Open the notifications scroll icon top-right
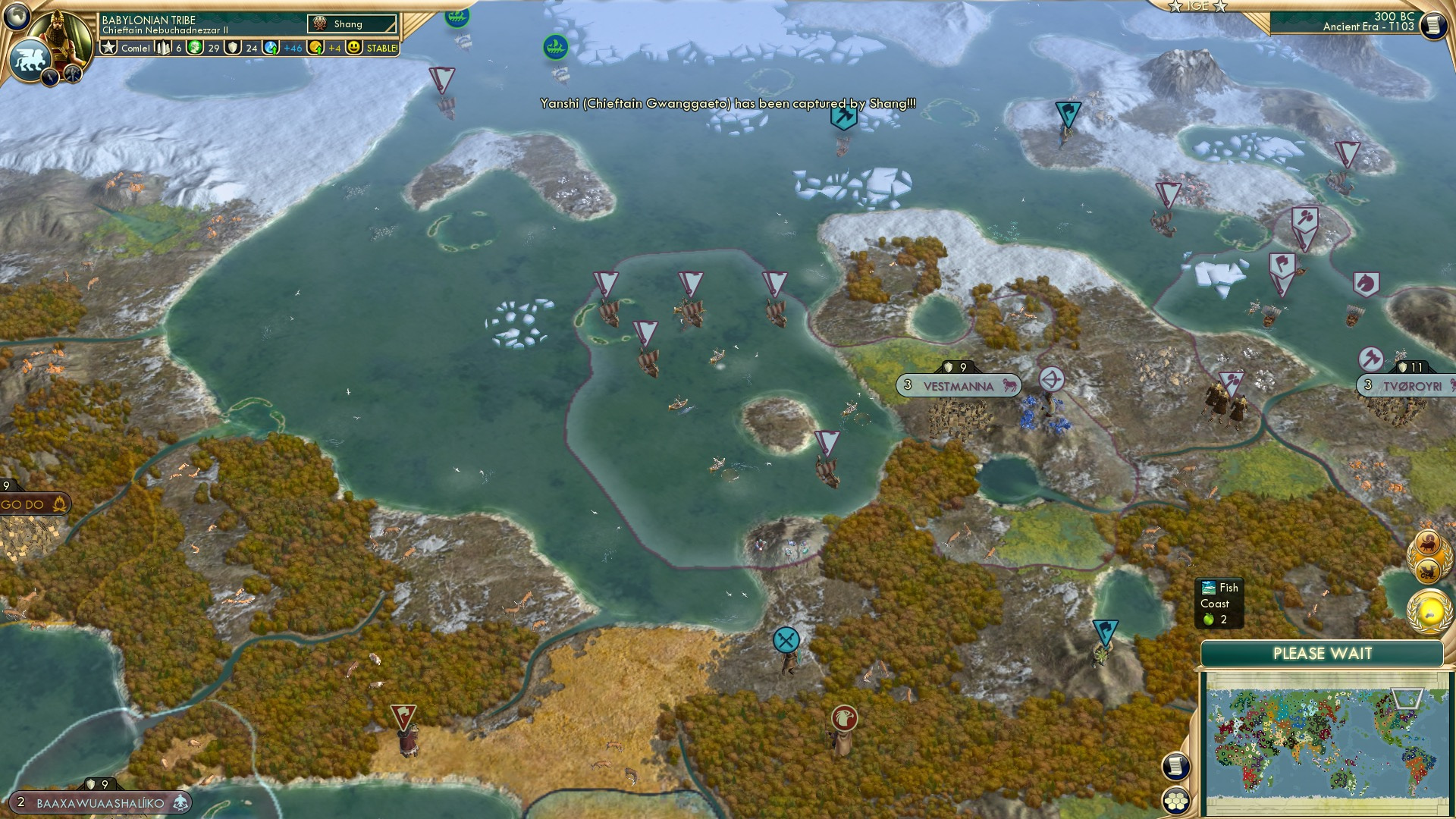Screen dimensions: 1456x819 pos(1432,27)
